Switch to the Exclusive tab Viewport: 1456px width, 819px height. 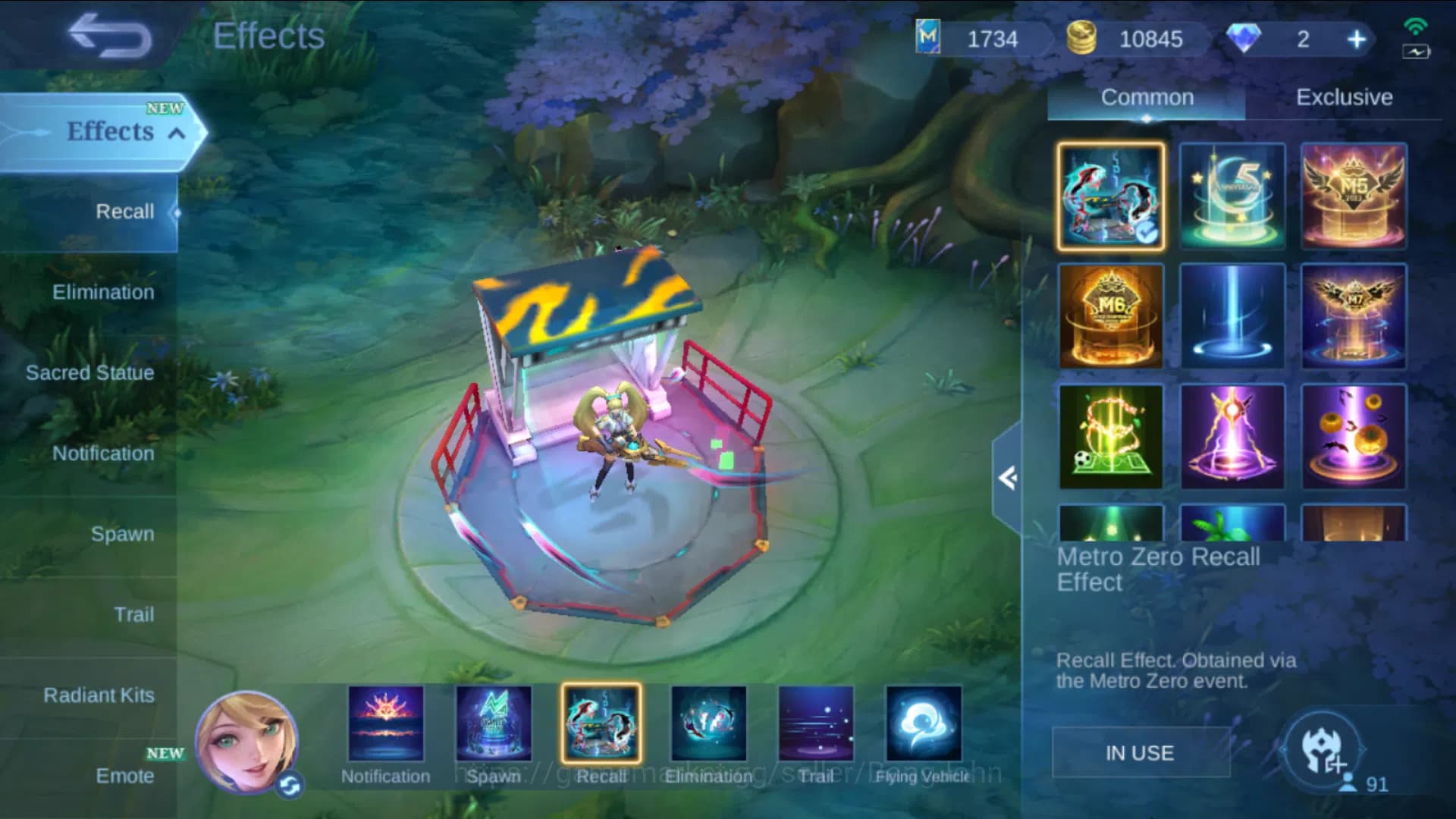pyautogui.click(x=1345, y=97)
